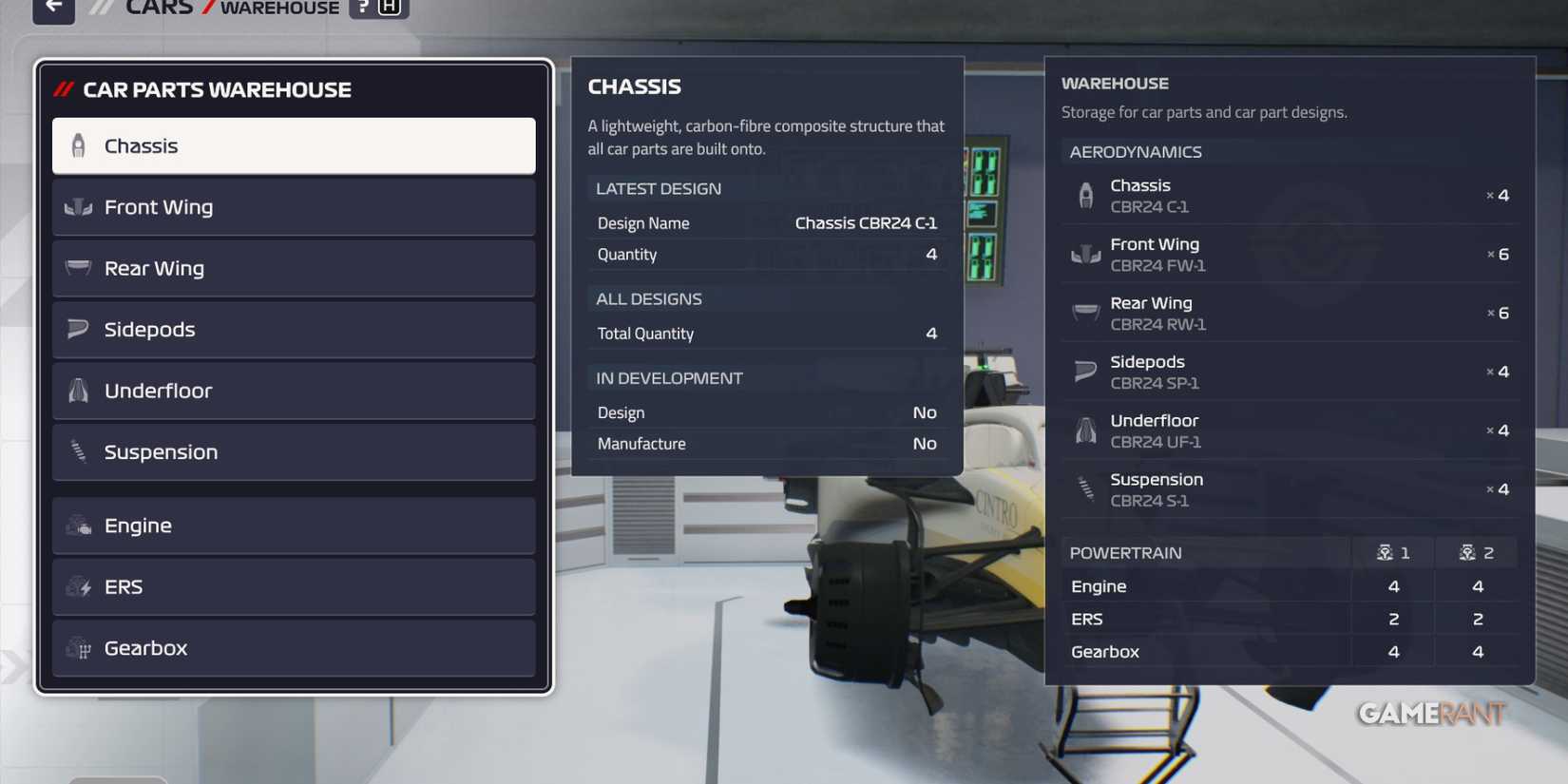1568x784 pixels.
Task: Click the ERS lightning icon
Action: click(77, 586)
